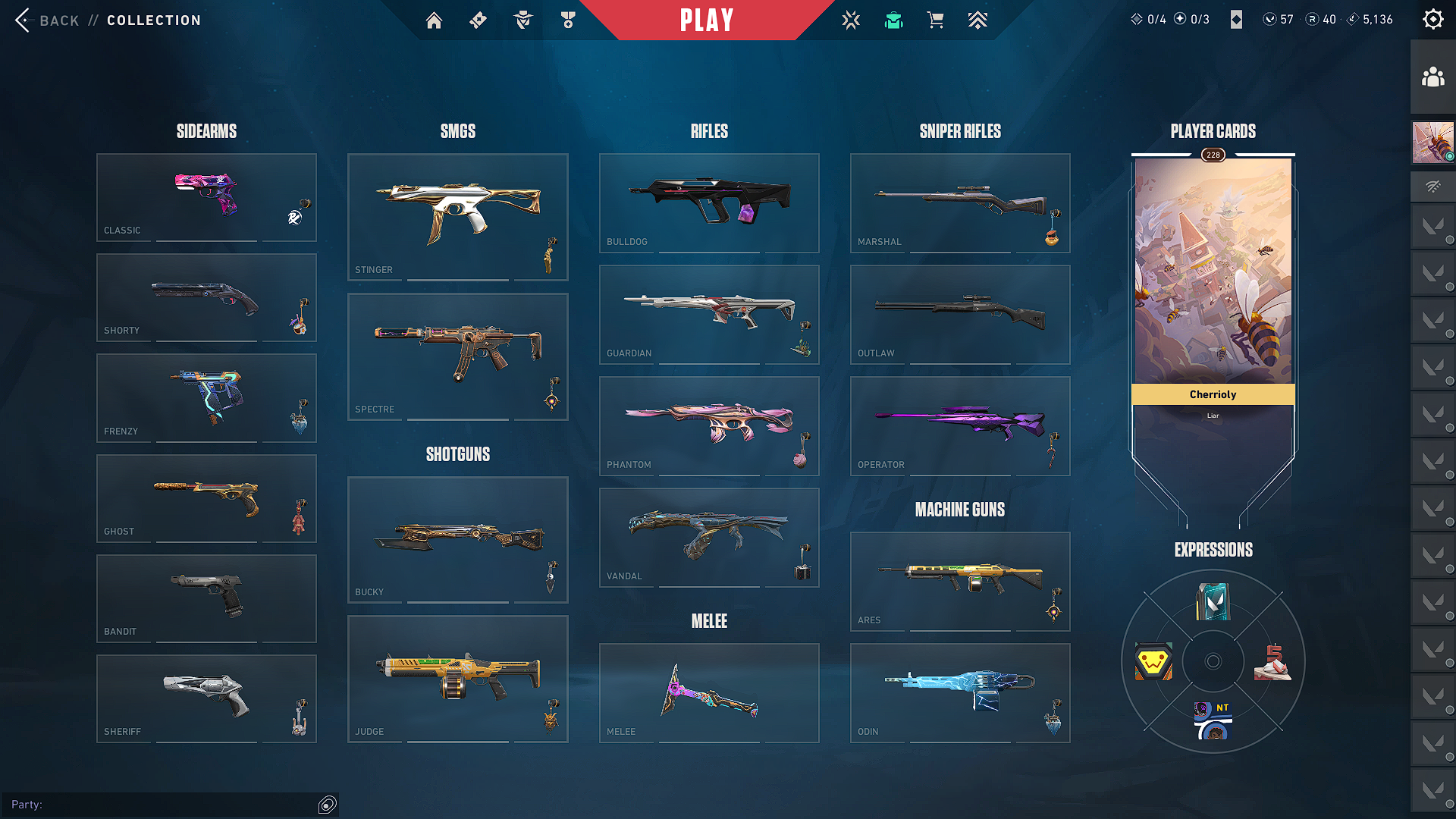The image size is (1456, 819).
Task: Select the Judge shotgun slot
Action: (457, 679)
